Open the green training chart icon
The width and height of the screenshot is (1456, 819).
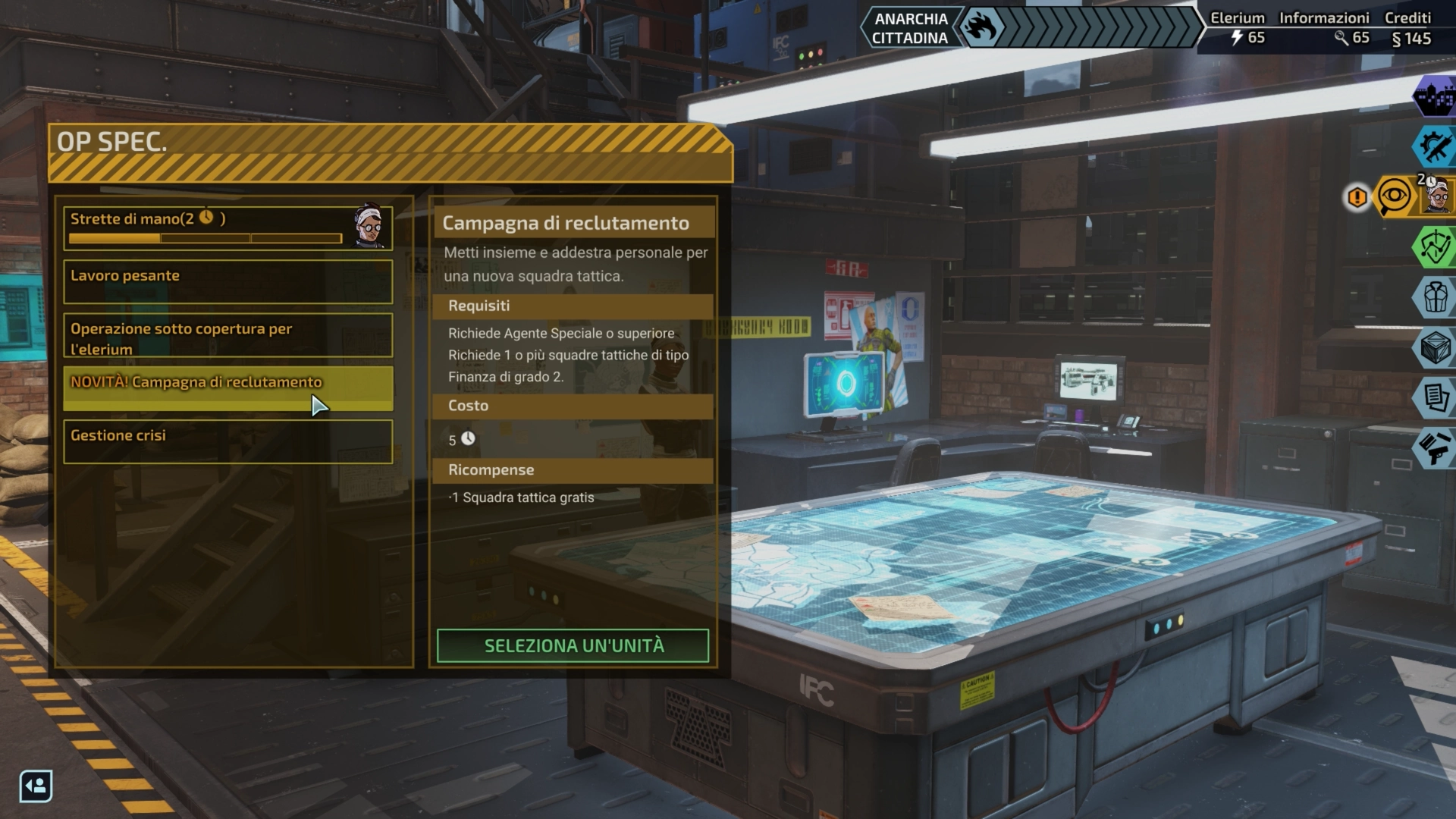pos(1435,247)
